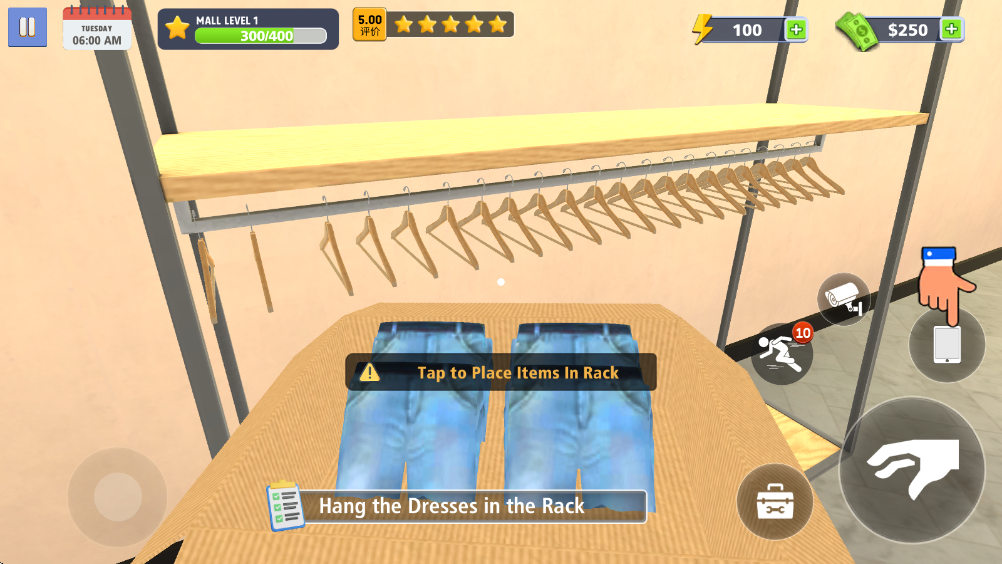The height and width of the screenshot is (564, 1002).
Task: Buy more cash with the green plus
Action: [x=952, y=29]
